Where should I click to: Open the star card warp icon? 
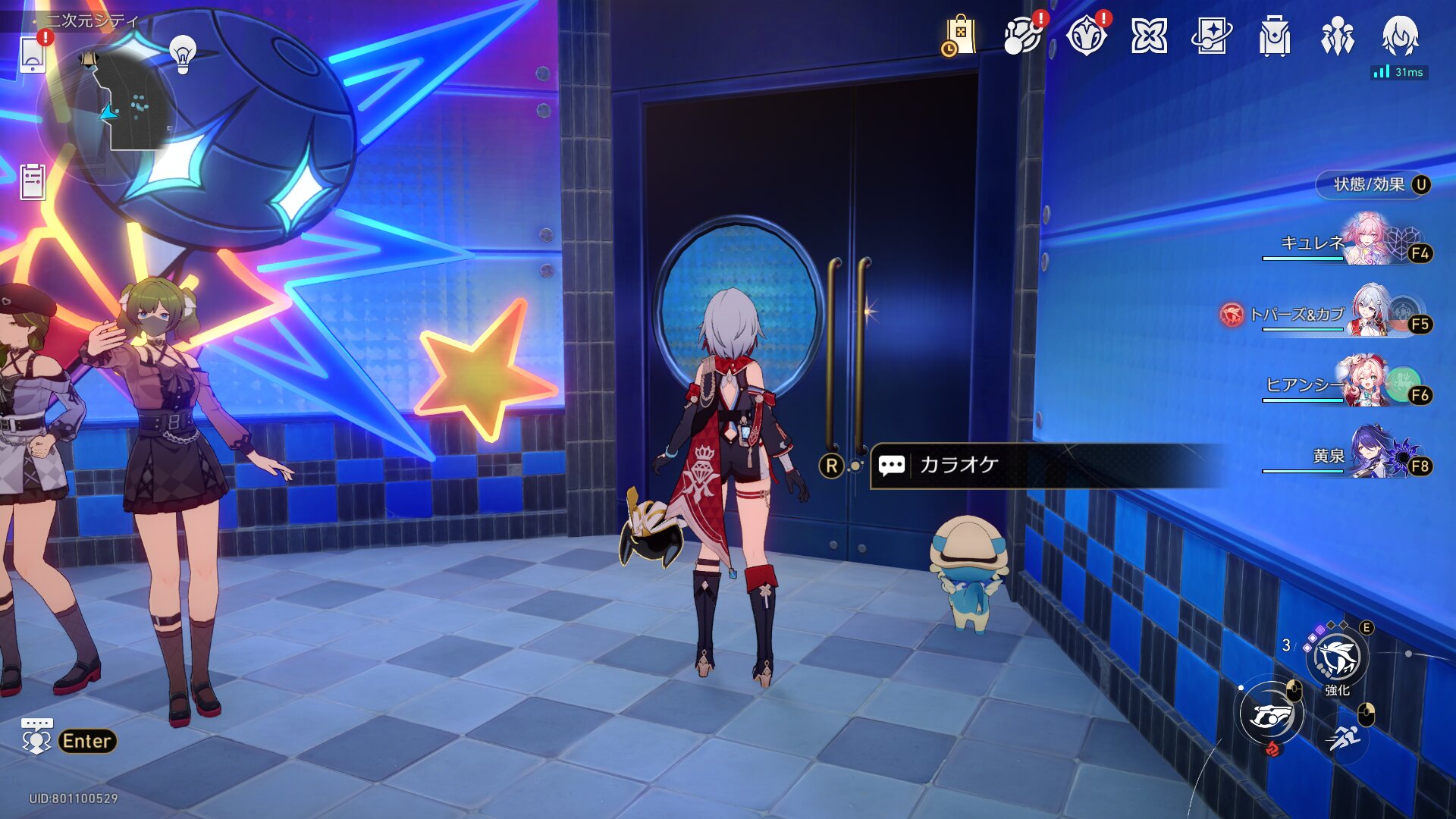1211,36
